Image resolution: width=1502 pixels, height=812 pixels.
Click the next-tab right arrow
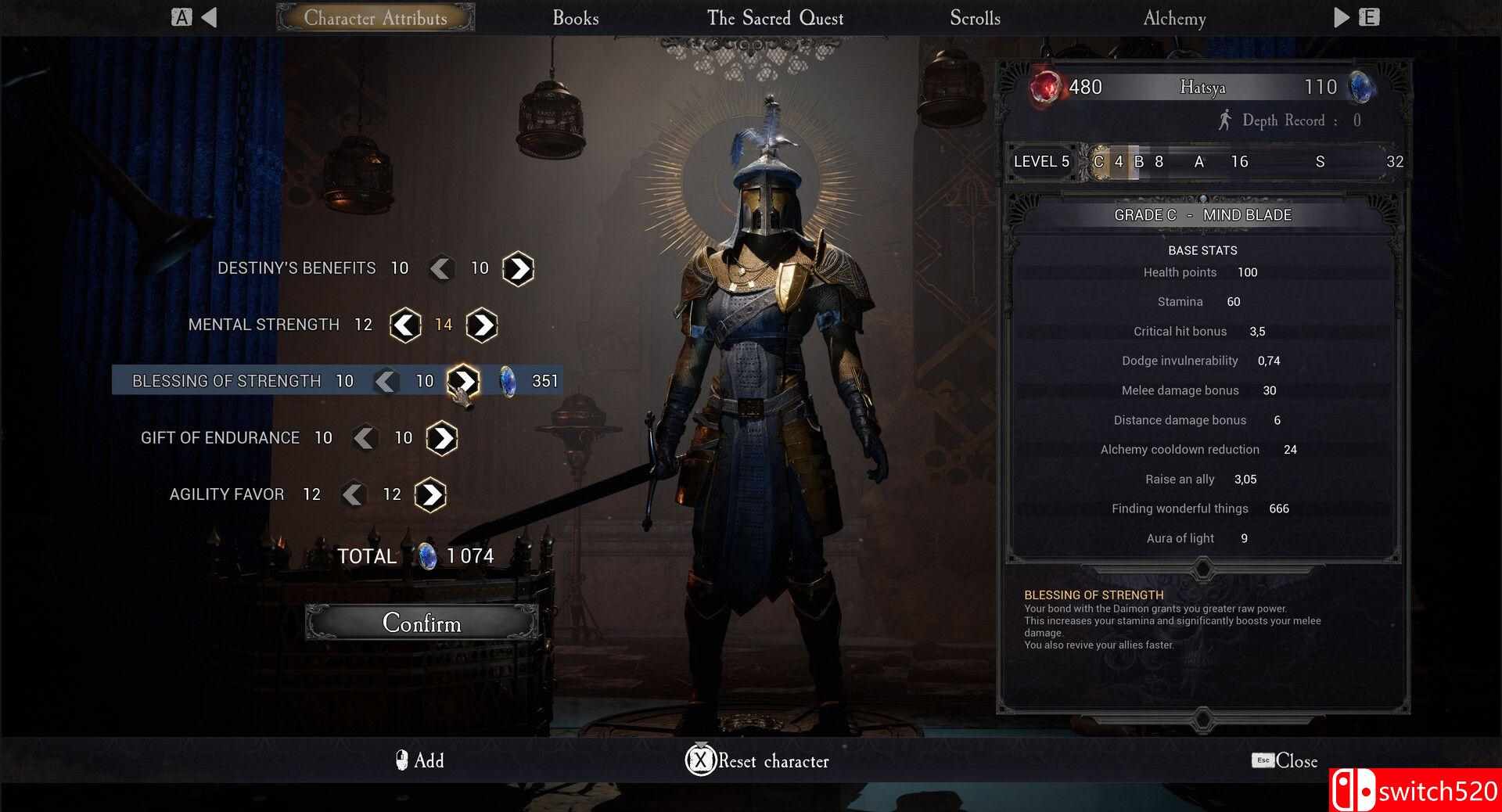(x=1342, y=17)
